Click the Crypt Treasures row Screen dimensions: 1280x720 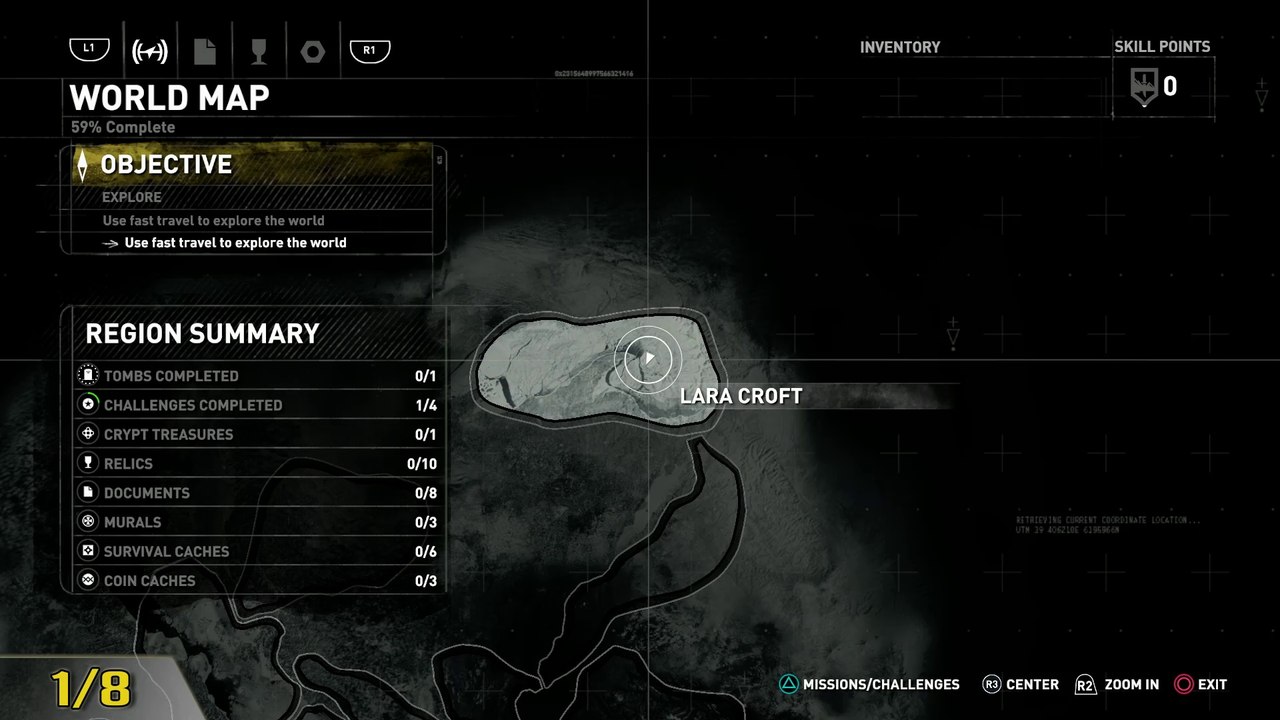click(256, 434)
